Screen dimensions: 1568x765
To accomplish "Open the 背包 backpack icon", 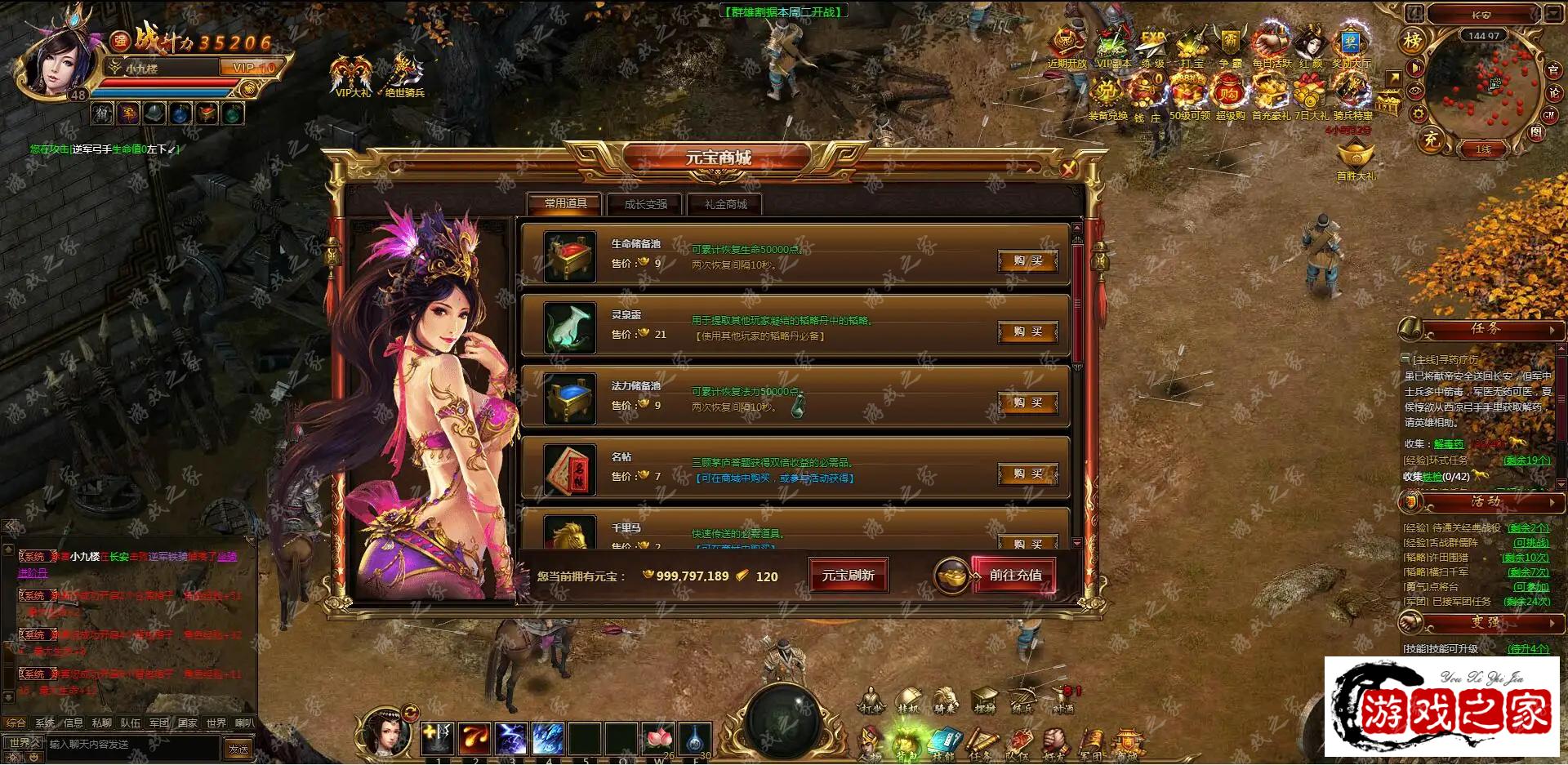I will click(906, 743).
